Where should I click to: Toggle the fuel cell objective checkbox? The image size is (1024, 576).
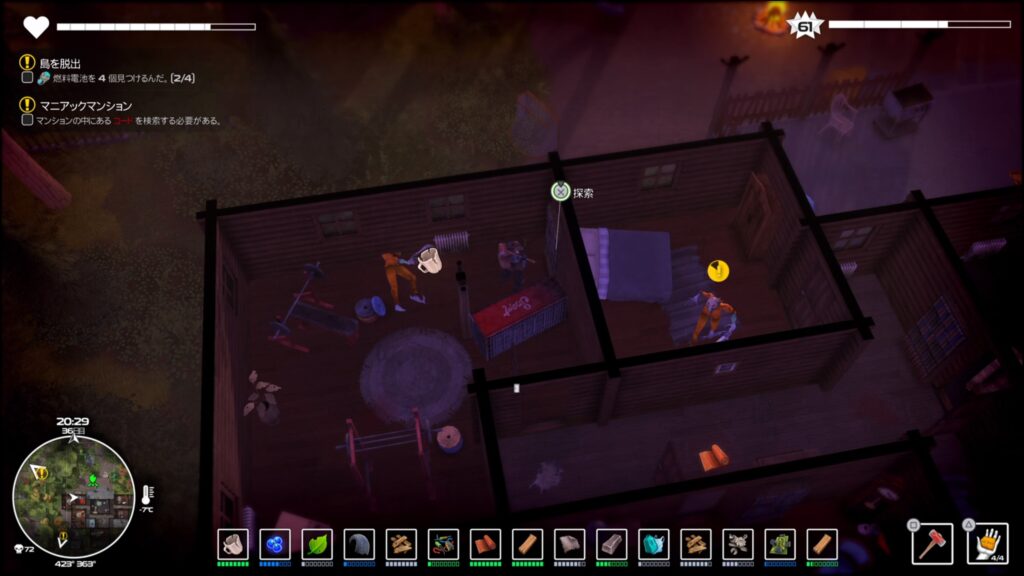point(27,77)
